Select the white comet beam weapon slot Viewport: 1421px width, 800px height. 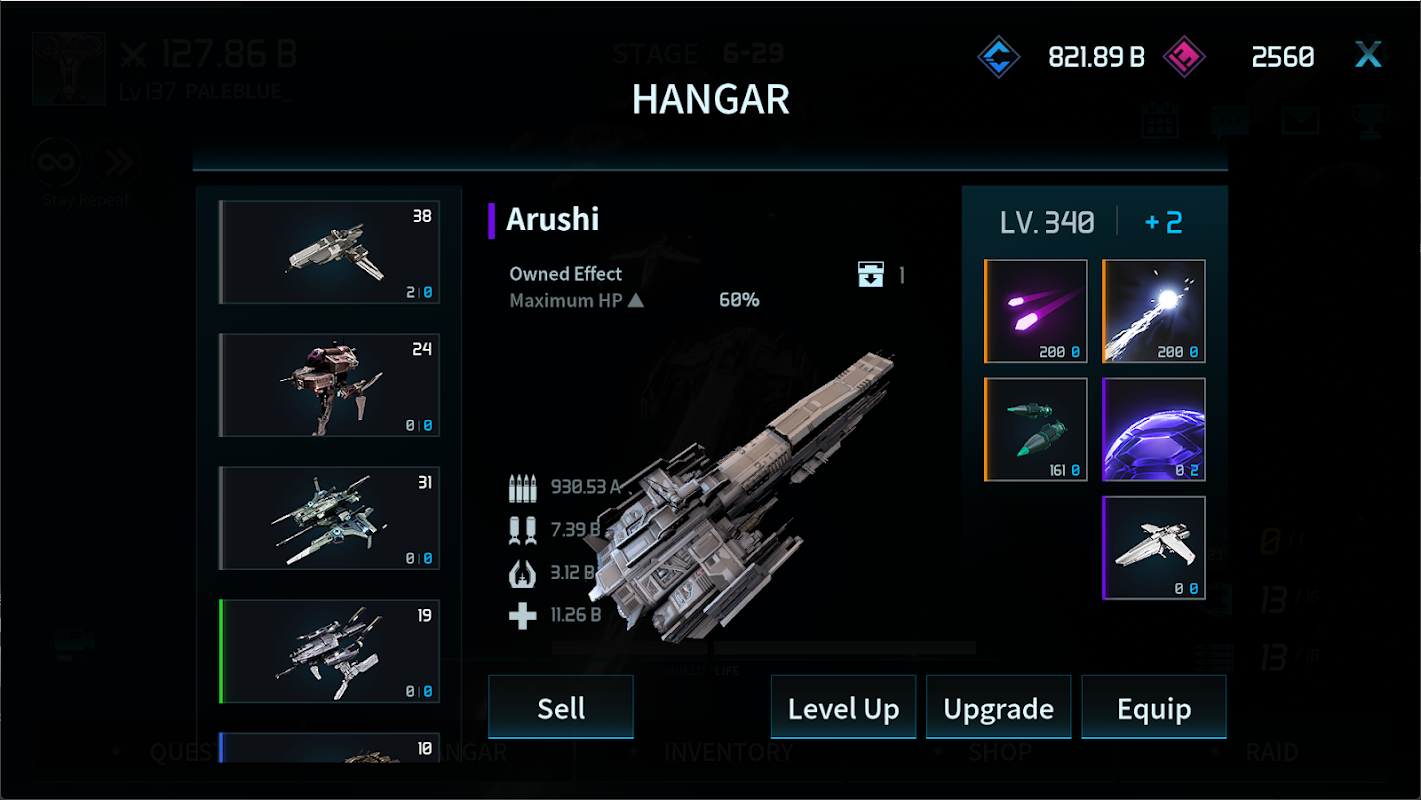tap(1154, 311)
